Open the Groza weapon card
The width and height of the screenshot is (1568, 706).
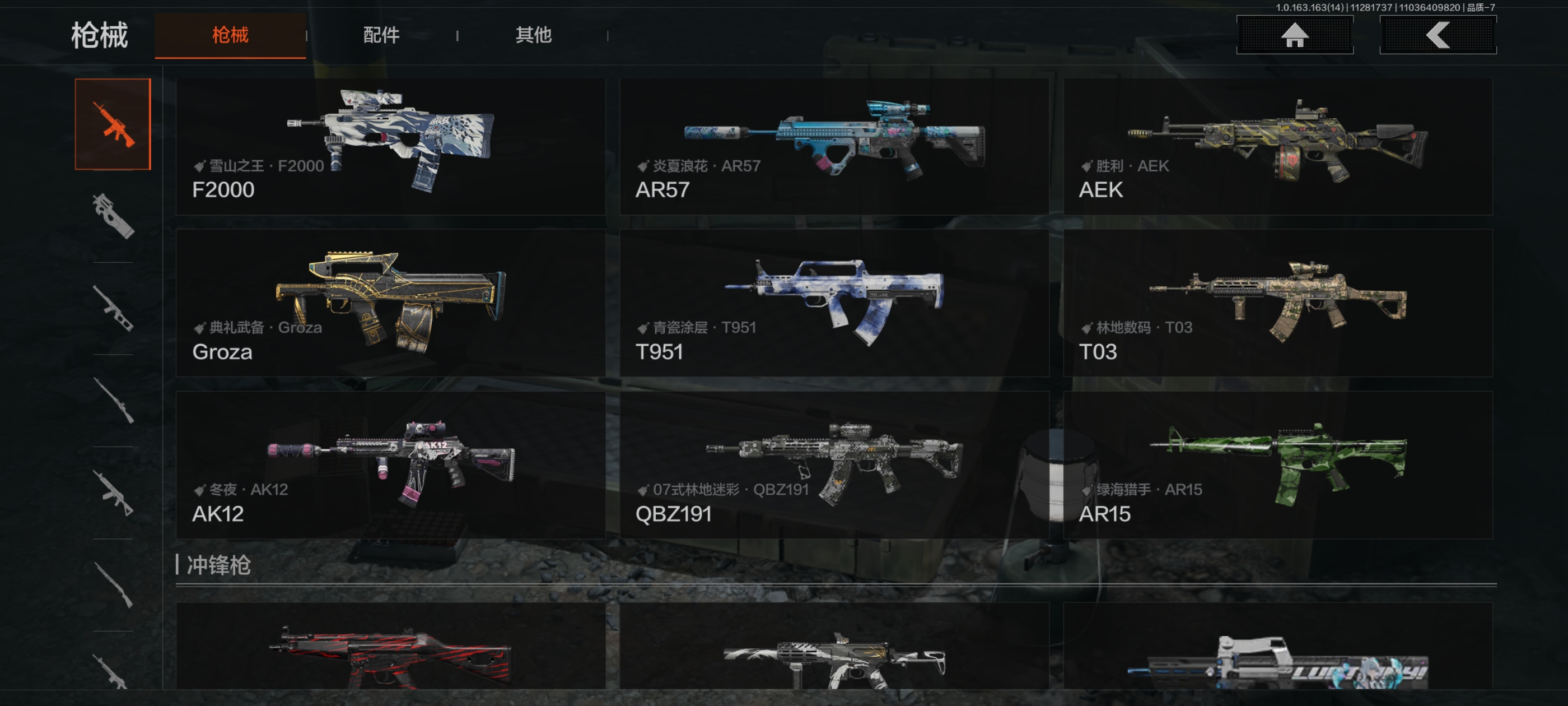coord(390,303)
